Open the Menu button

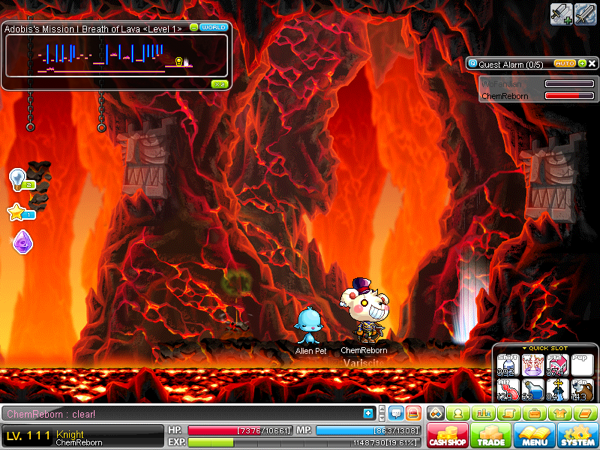click(533, 435)
